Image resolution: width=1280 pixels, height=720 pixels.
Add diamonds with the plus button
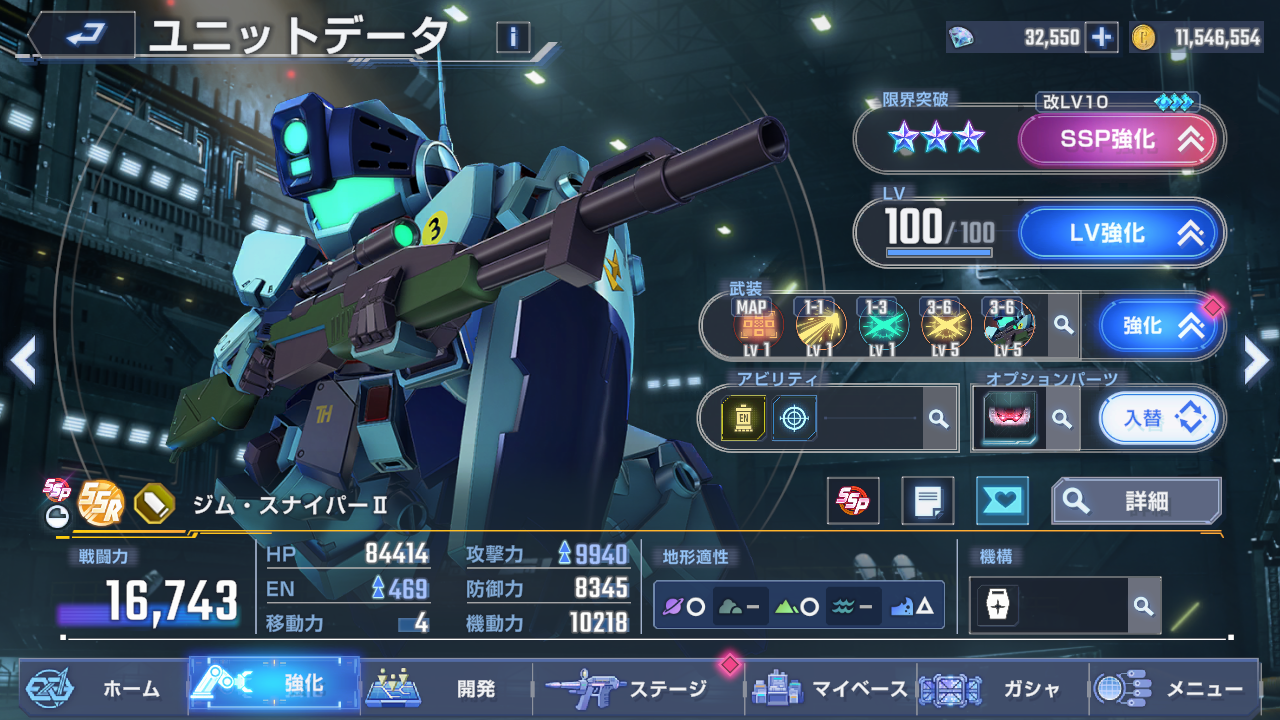click(x=1101, y=38)
